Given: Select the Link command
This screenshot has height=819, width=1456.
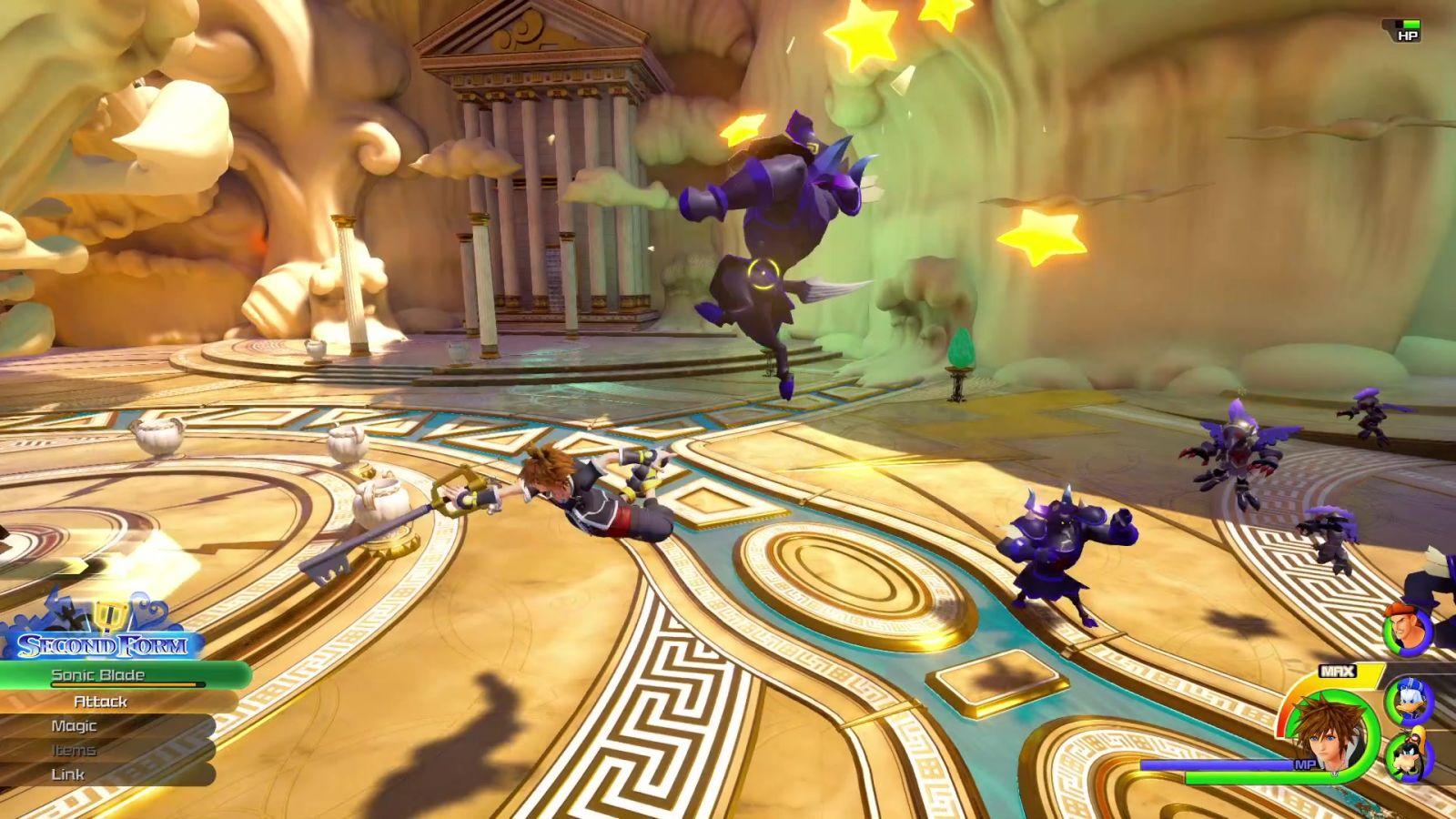Looking at the screenshot, I should (x=68, y=774).
